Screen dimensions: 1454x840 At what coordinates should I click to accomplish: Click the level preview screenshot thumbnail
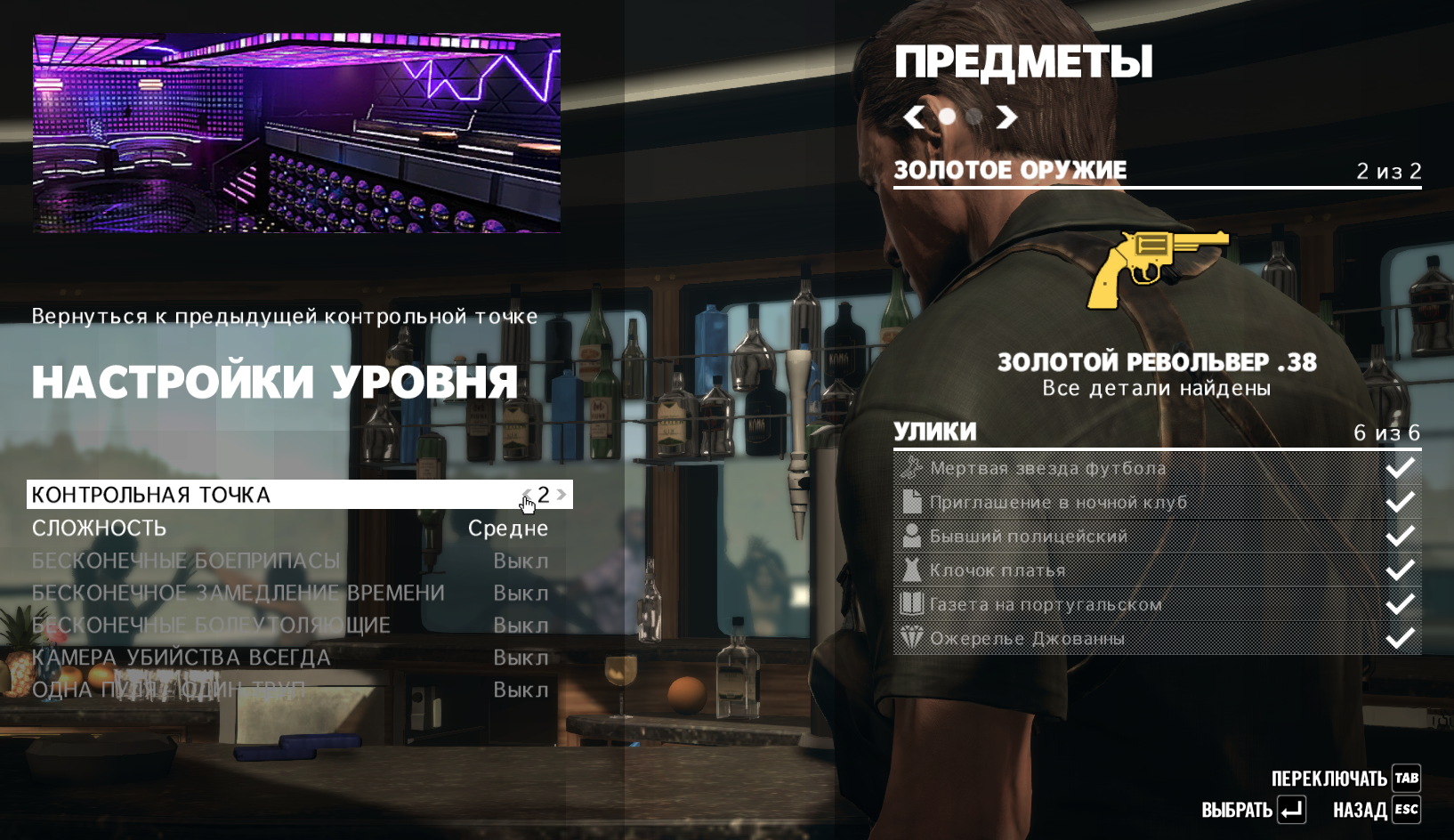(x=297, y=133)
